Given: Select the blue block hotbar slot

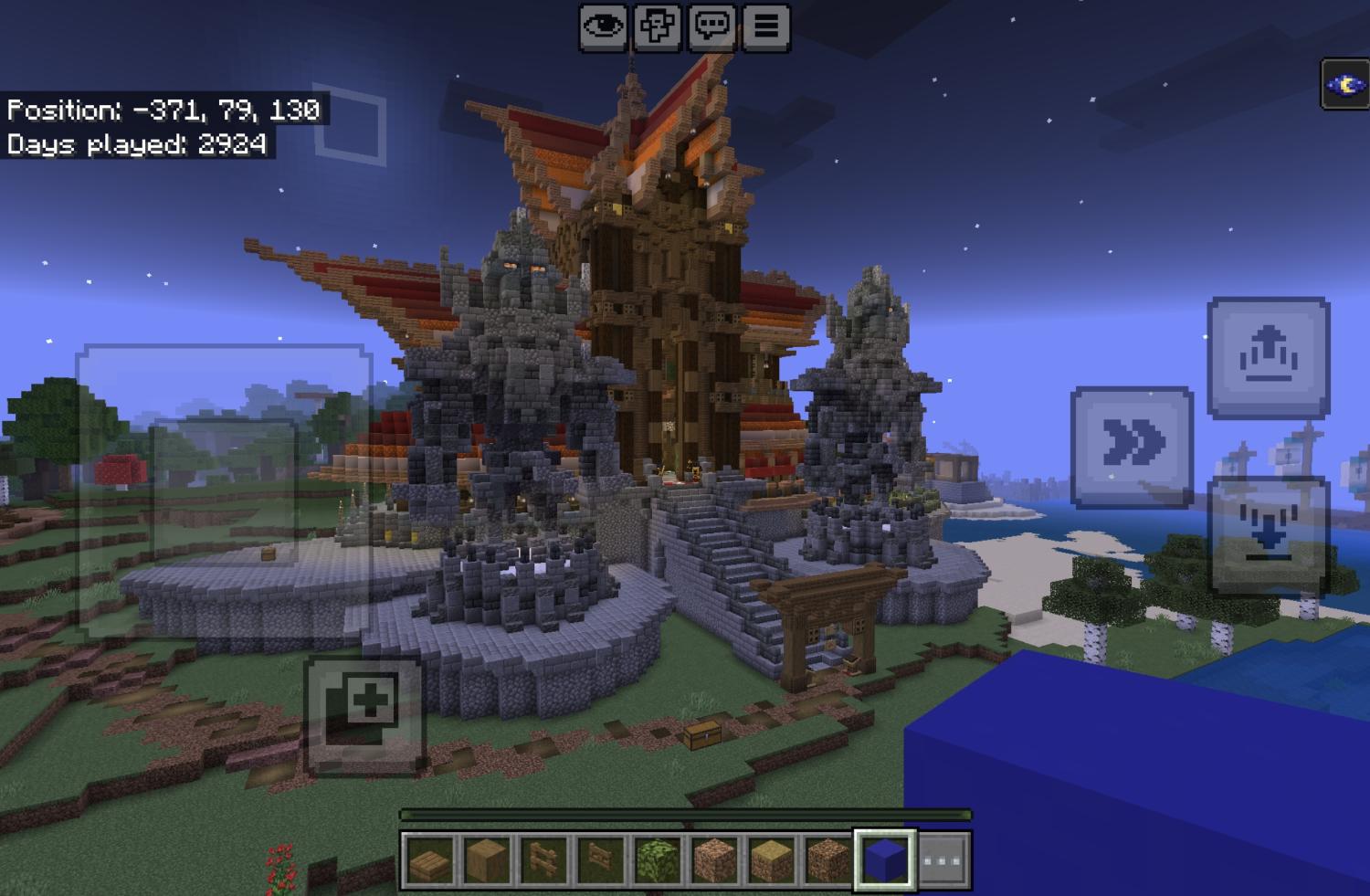Looking at the screenshot, I should (x=884, y=859).
